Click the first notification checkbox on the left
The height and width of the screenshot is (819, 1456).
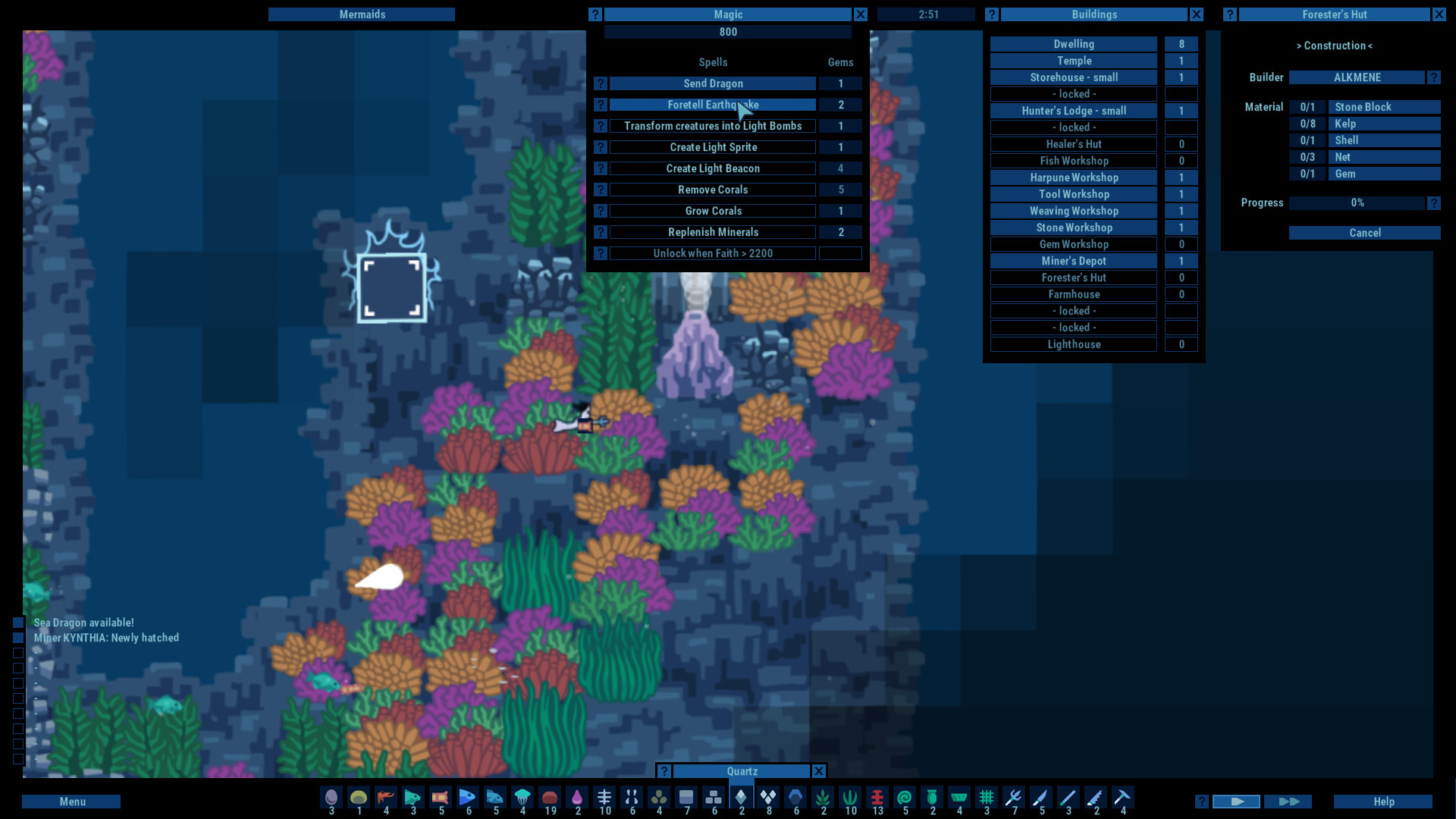pyautogui.click(x=17, y=623)
